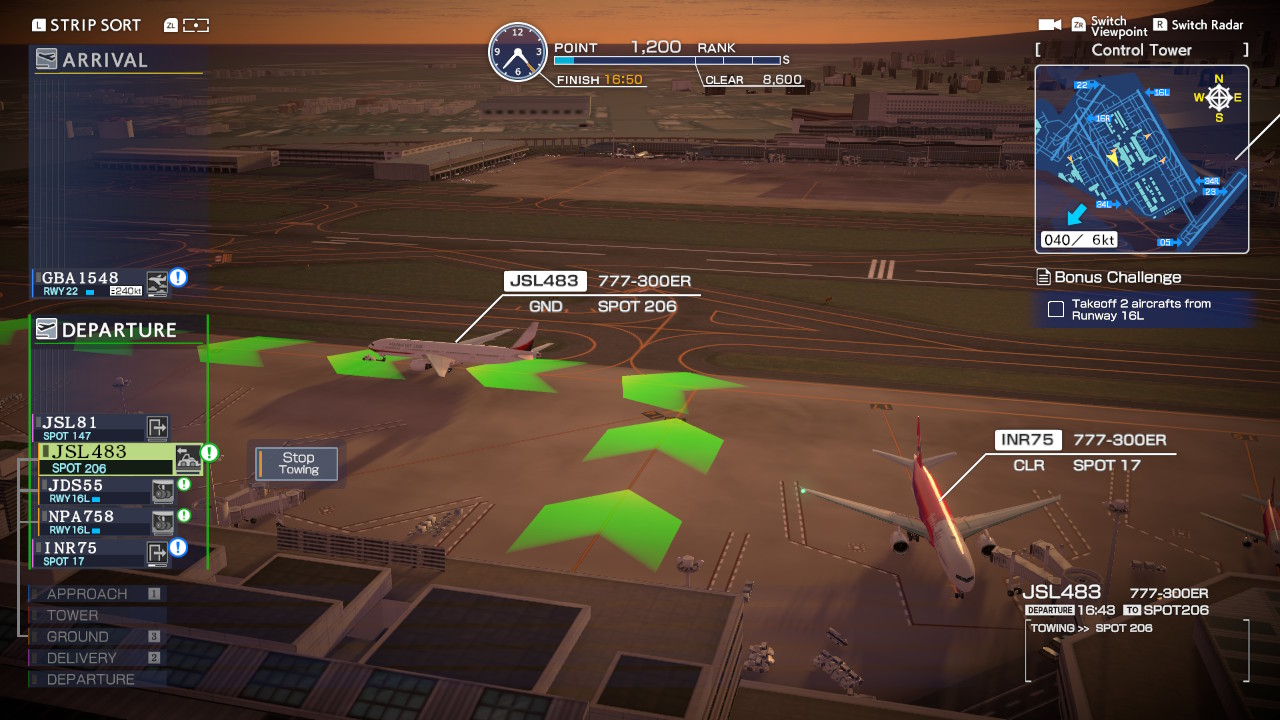Expand the DELIVERY category list
This screenshot has width=1280, height=720.
click(x=78, y=657)
